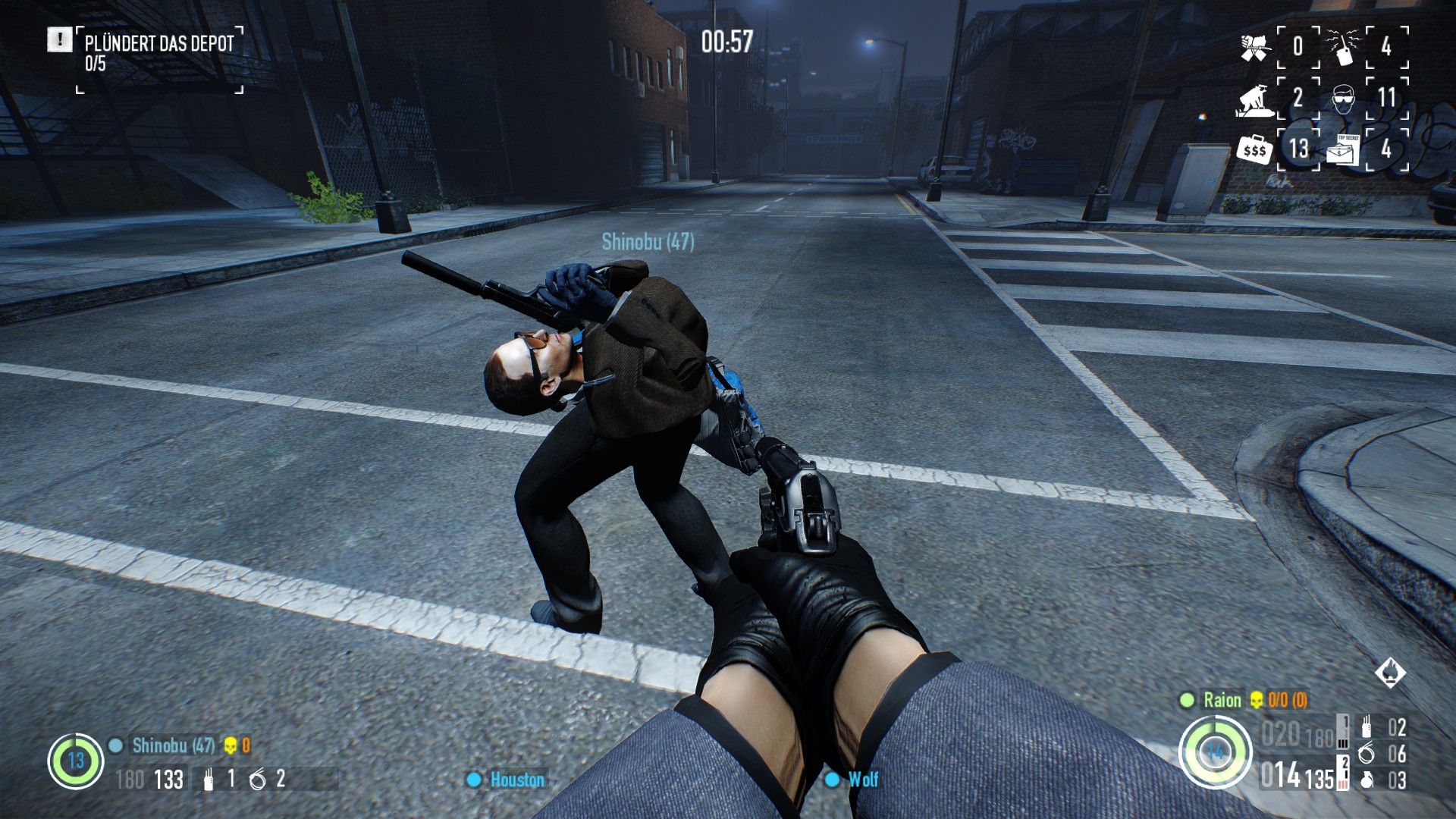Select the ECM device icon beside count 02
The width and height of the screenshot is (1456, 819).
click(x=1367, y=726)
